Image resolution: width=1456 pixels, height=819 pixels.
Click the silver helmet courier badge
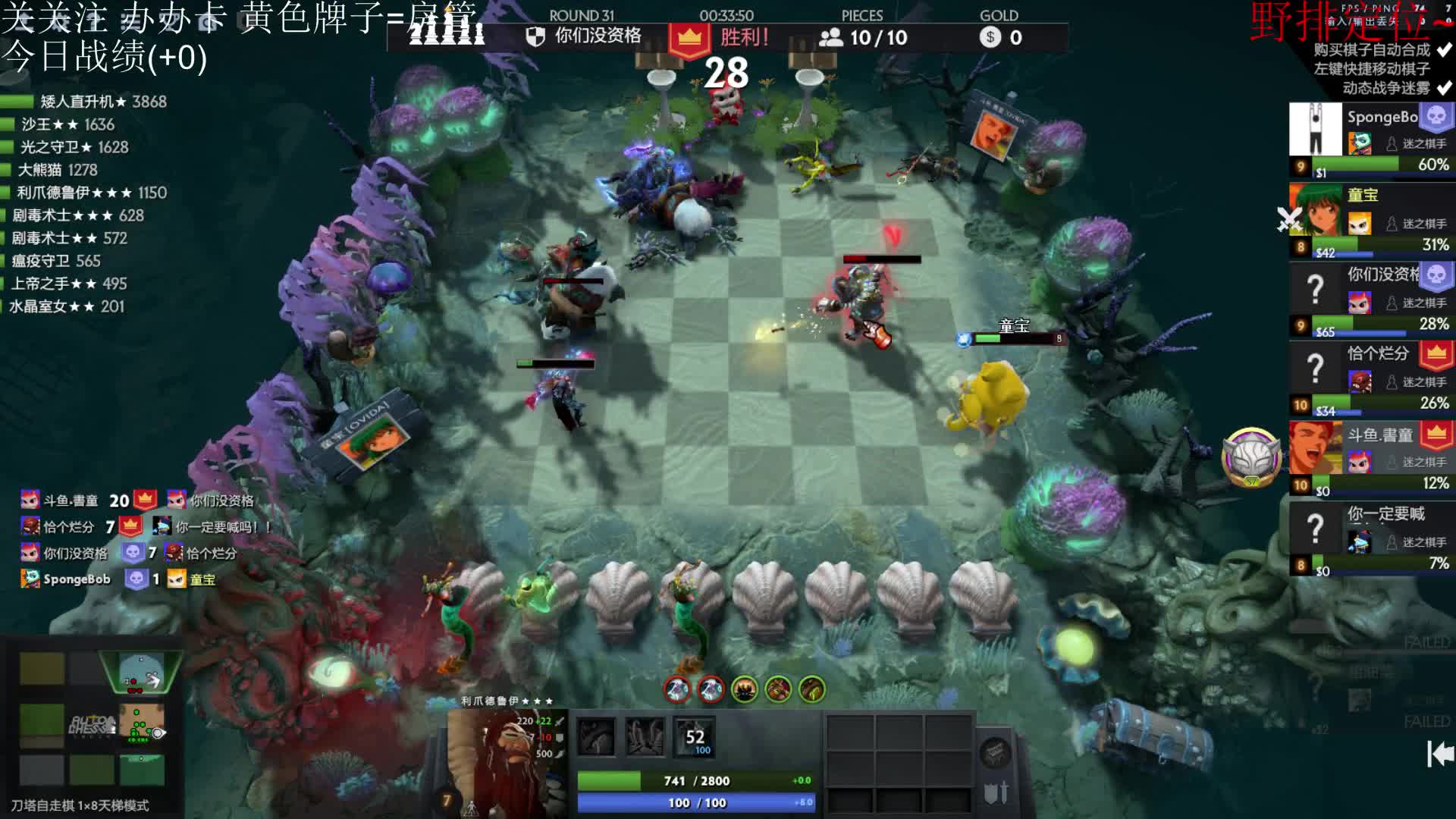(1251, 457)
